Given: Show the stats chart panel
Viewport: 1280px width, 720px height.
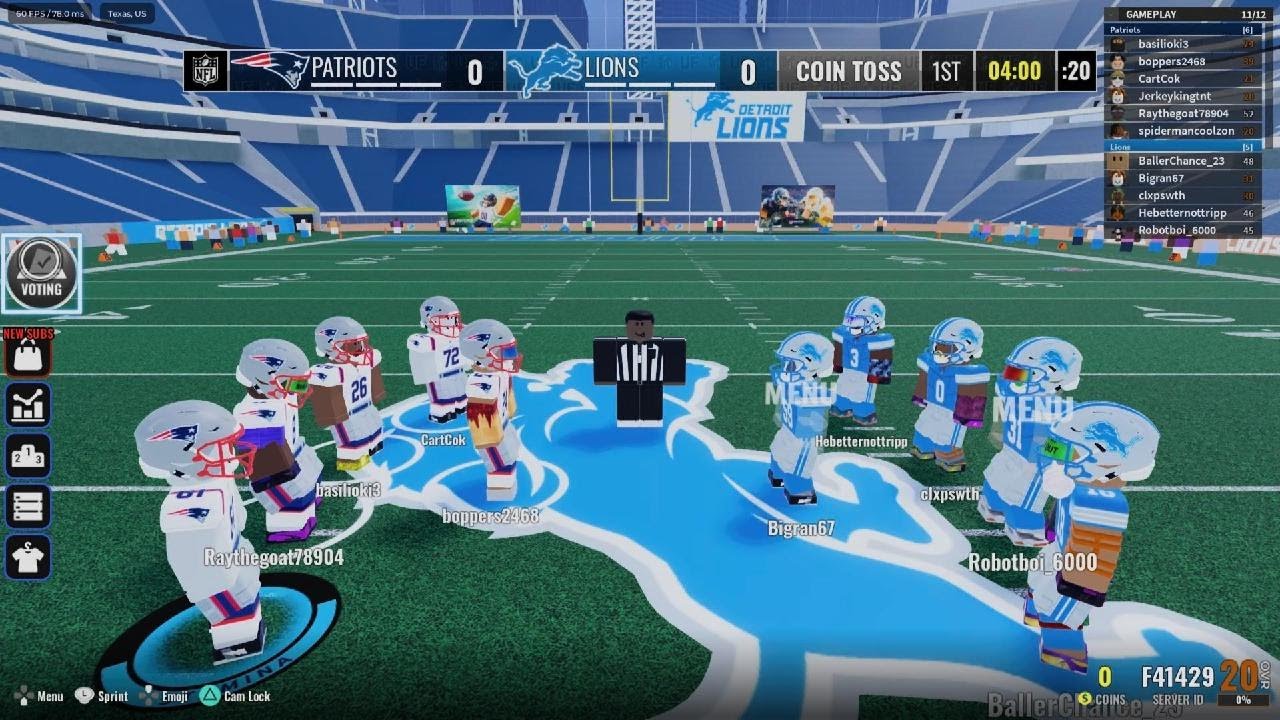Looking at the screenshot, I should [28, 405].
